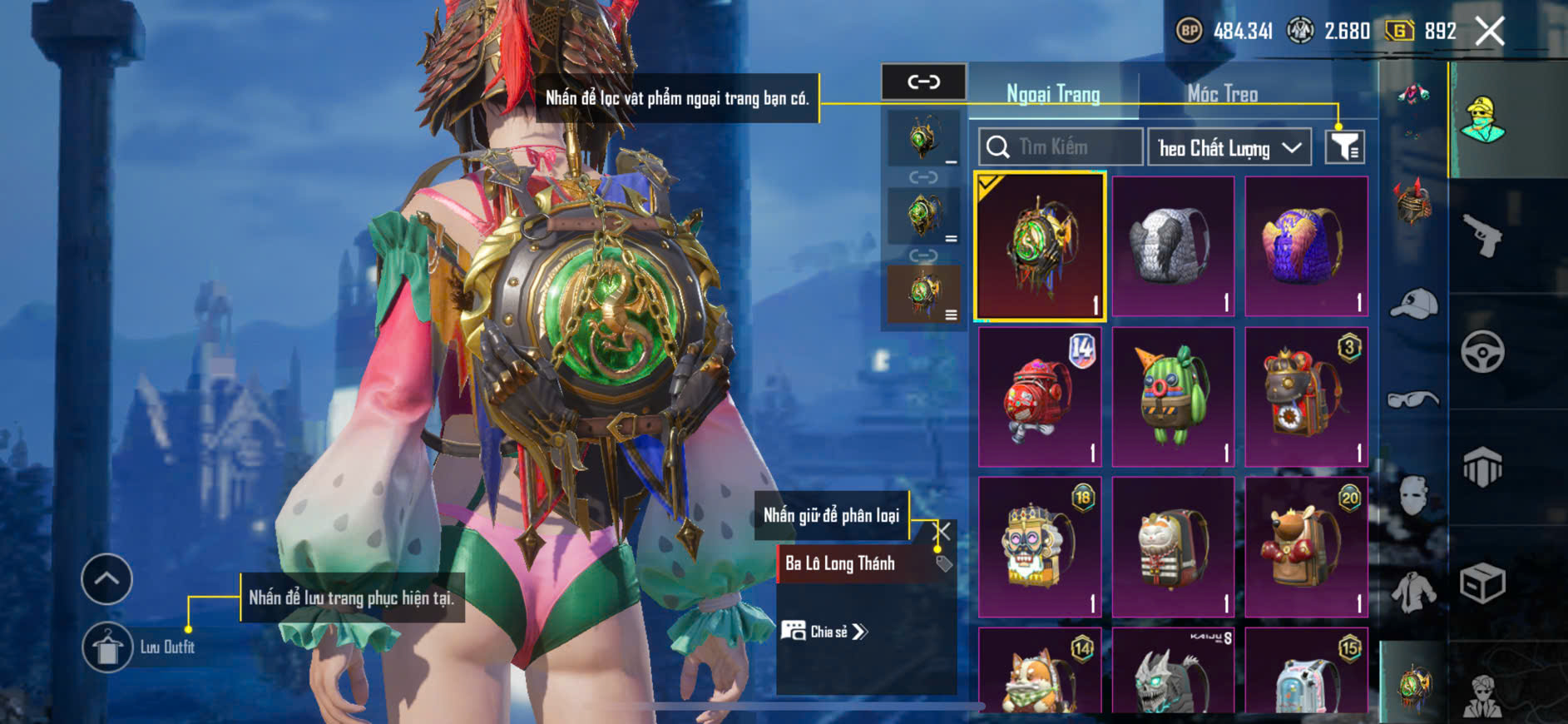Select the green cactus backpack
The image size is (1568, 724).
tap(1173, 397)
